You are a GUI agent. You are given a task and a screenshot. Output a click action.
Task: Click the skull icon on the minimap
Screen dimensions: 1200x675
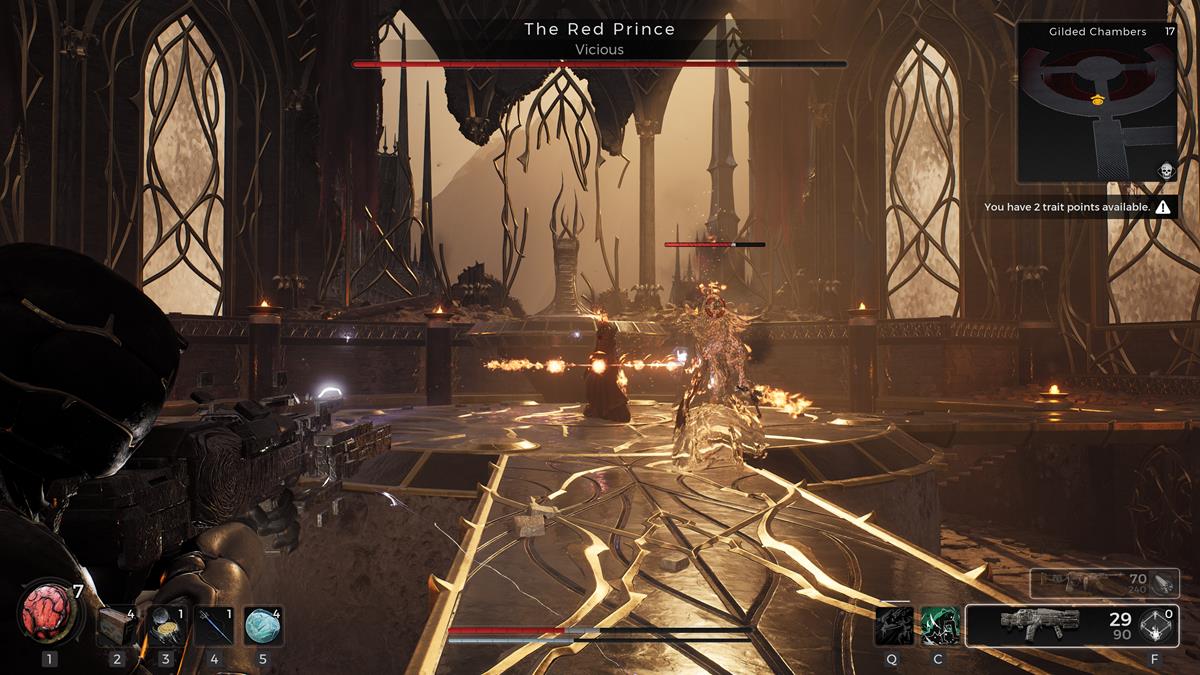[1165, 170]
